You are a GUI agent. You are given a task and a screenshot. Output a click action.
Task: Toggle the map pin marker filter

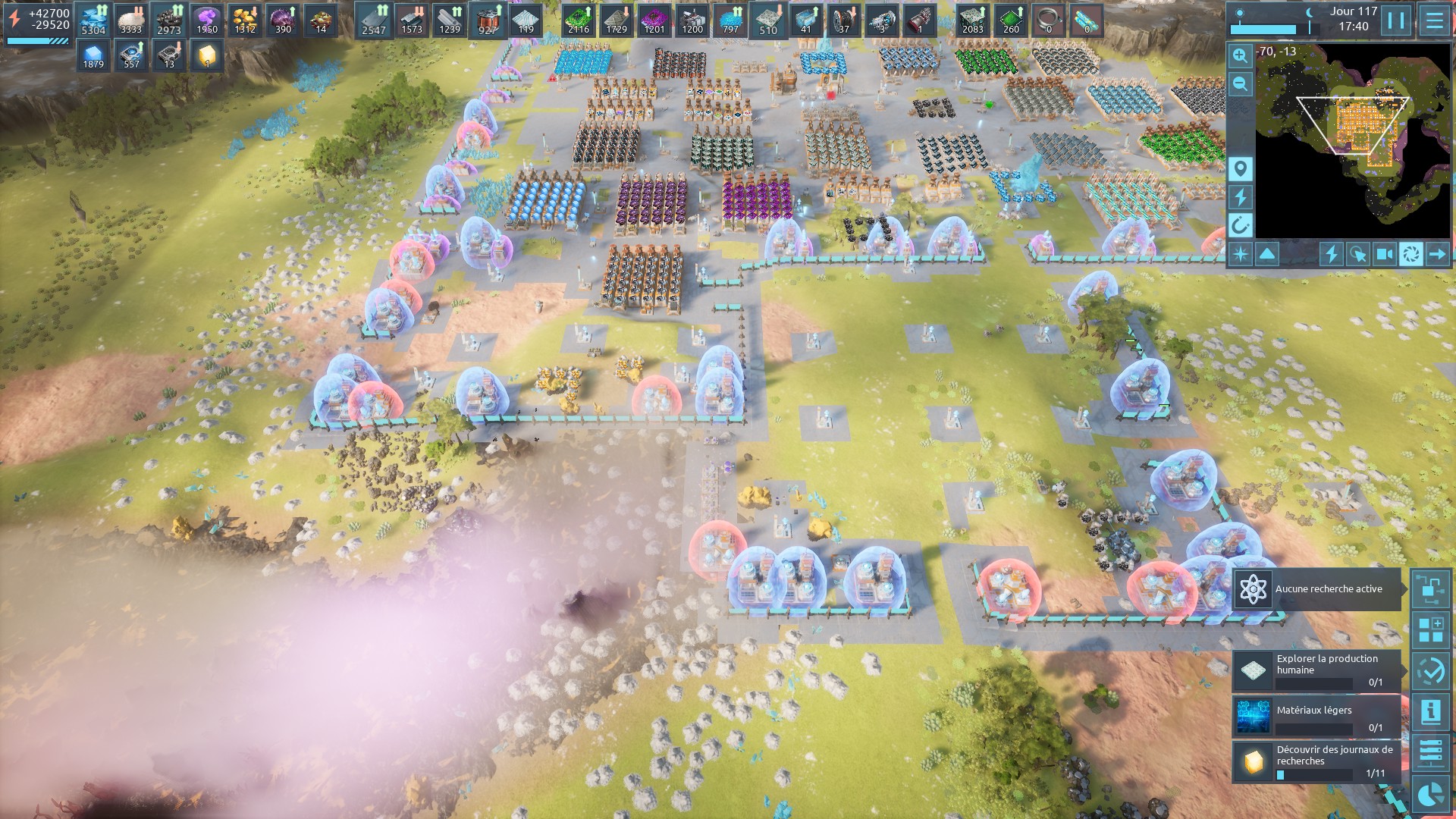1240,169
